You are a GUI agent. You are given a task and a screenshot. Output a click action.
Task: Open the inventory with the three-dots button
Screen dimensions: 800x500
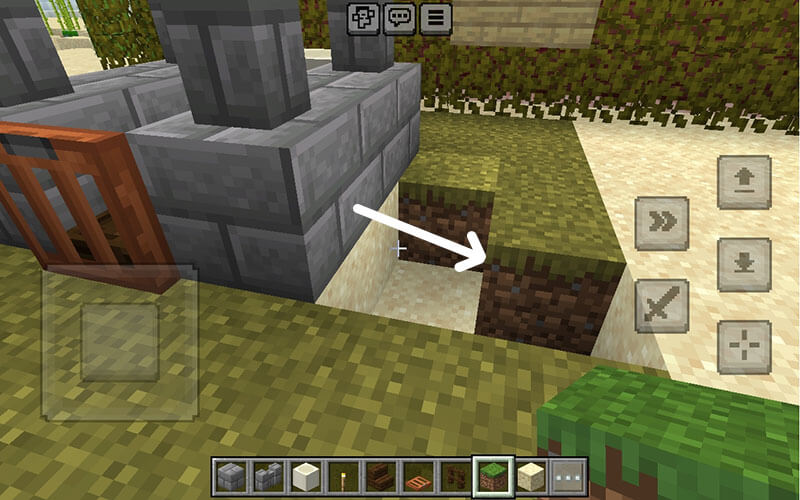(x=568, y=477)
